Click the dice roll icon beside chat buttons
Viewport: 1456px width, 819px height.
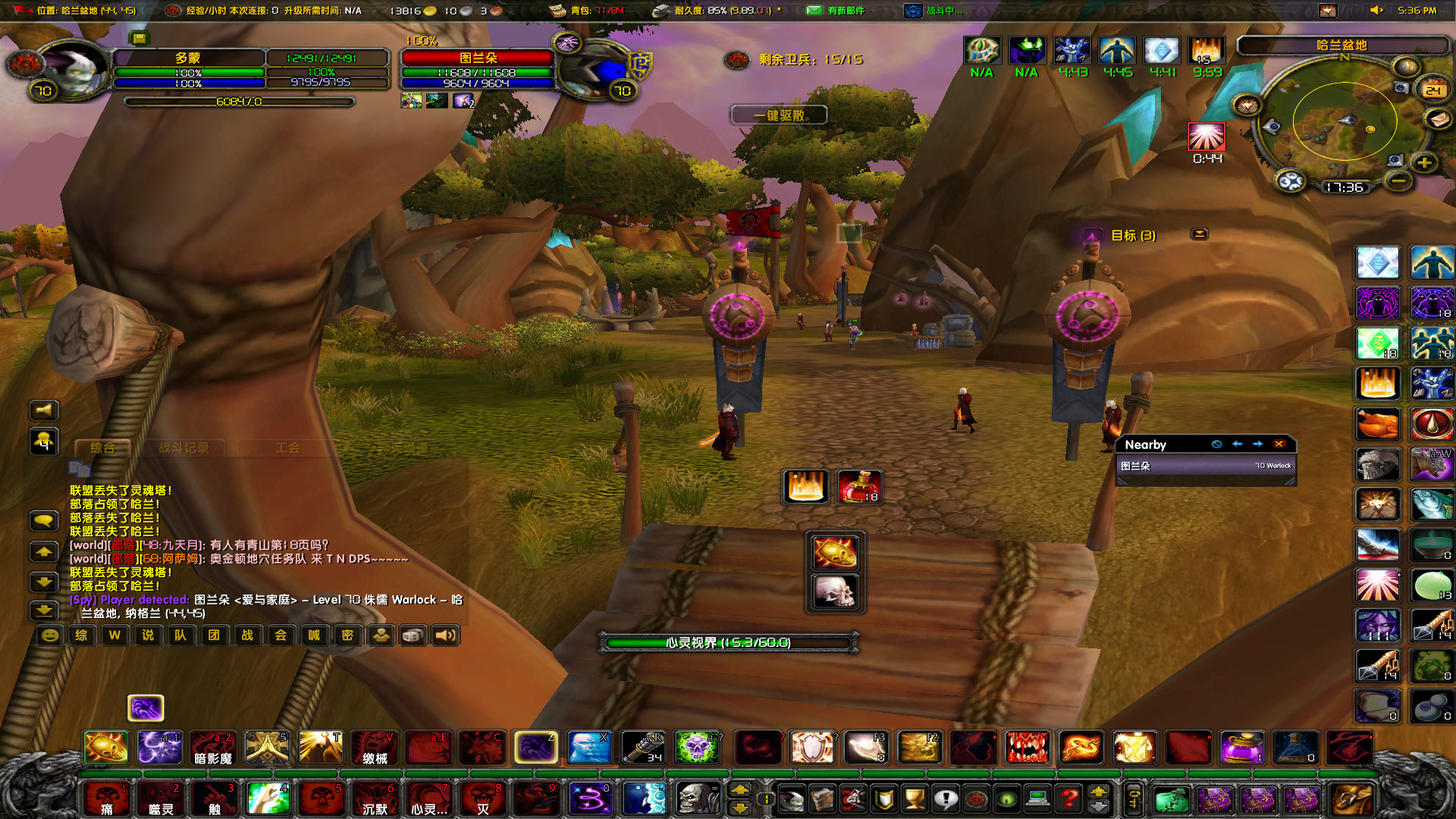coord(413,635)
